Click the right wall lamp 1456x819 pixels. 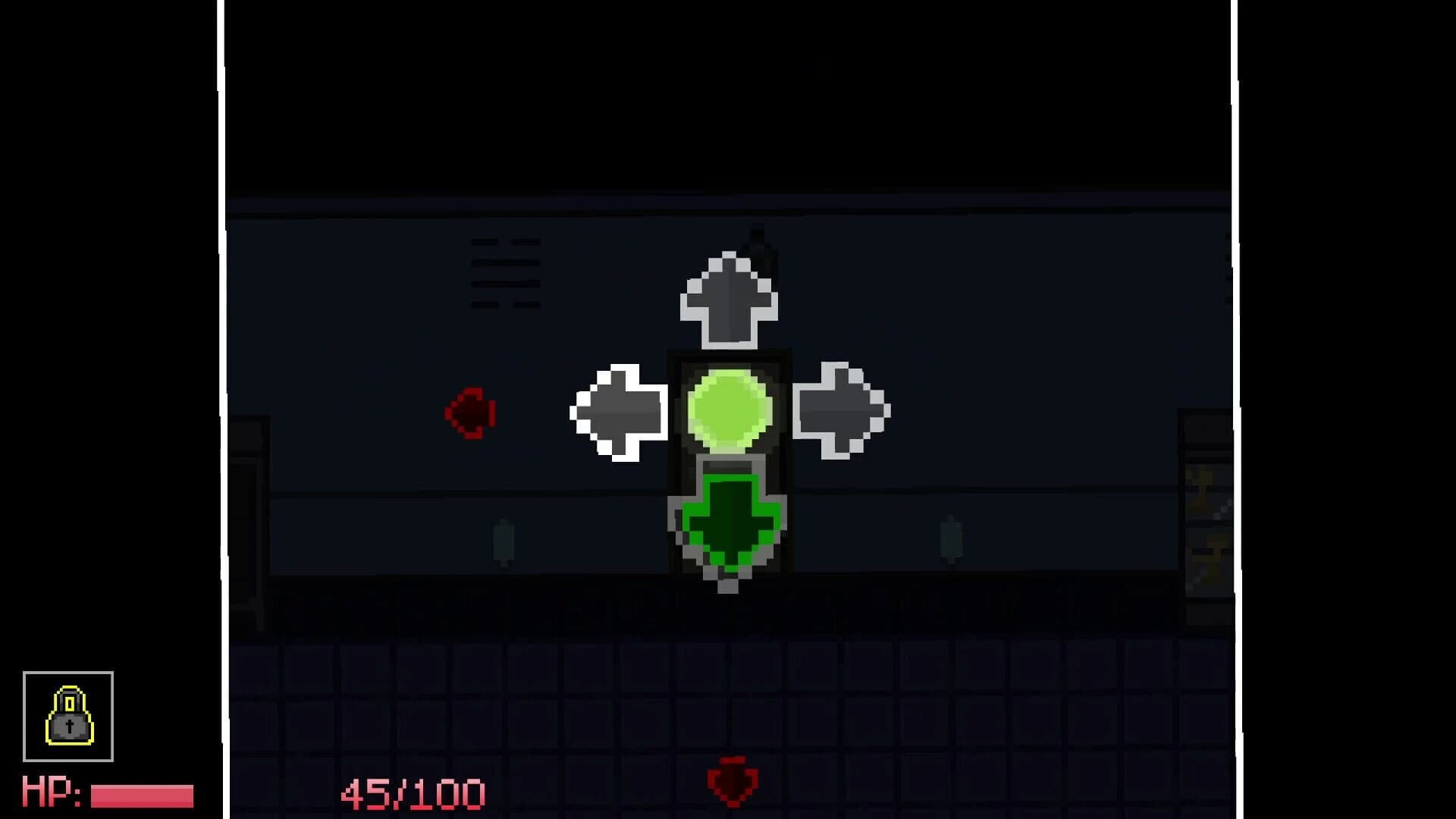click(949, 538)
